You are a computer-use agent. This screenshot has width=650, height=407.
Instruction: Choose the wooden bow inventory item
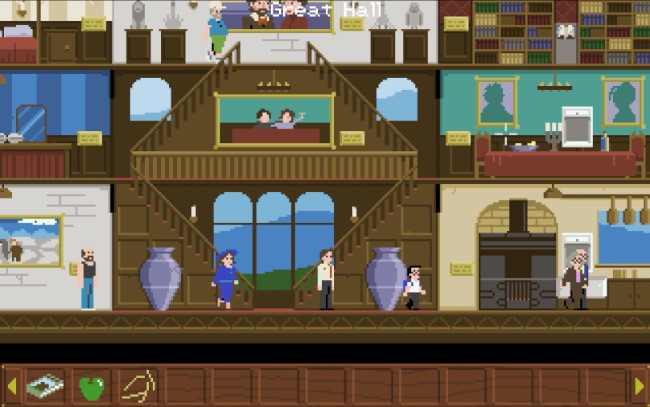138,385
